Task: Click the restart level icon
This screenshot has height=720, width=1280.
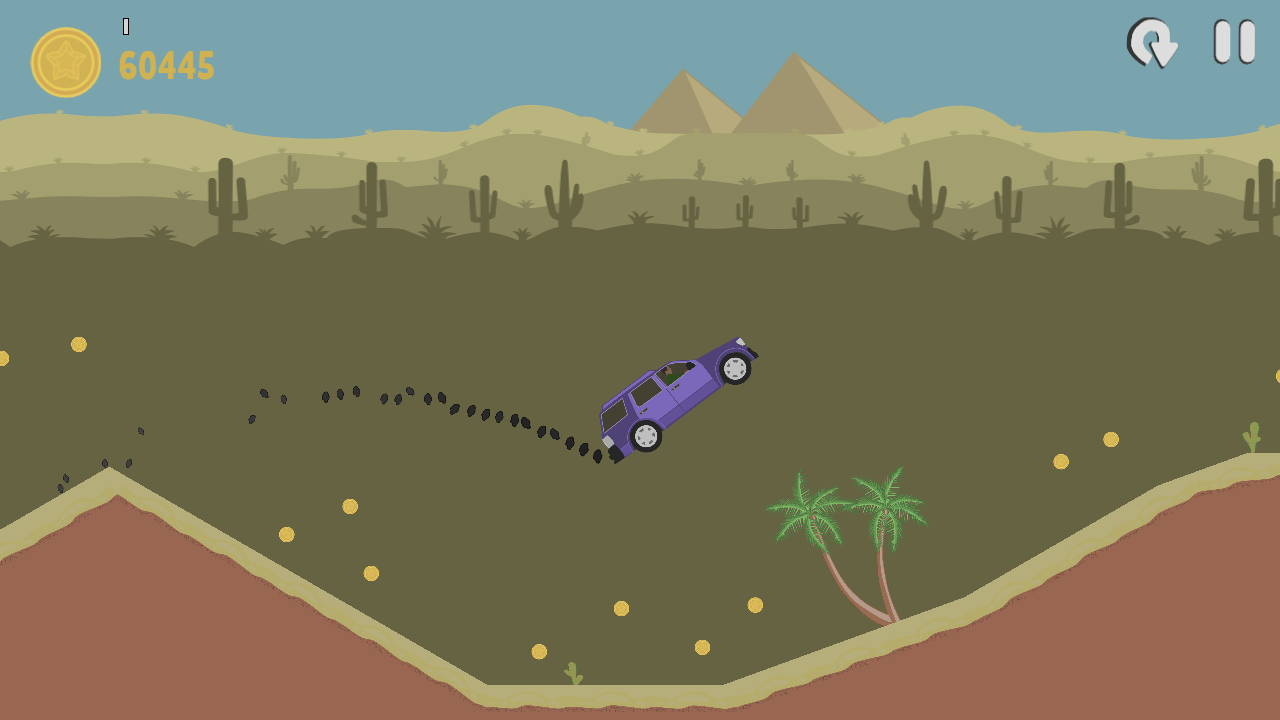Action: (1152, 44)
